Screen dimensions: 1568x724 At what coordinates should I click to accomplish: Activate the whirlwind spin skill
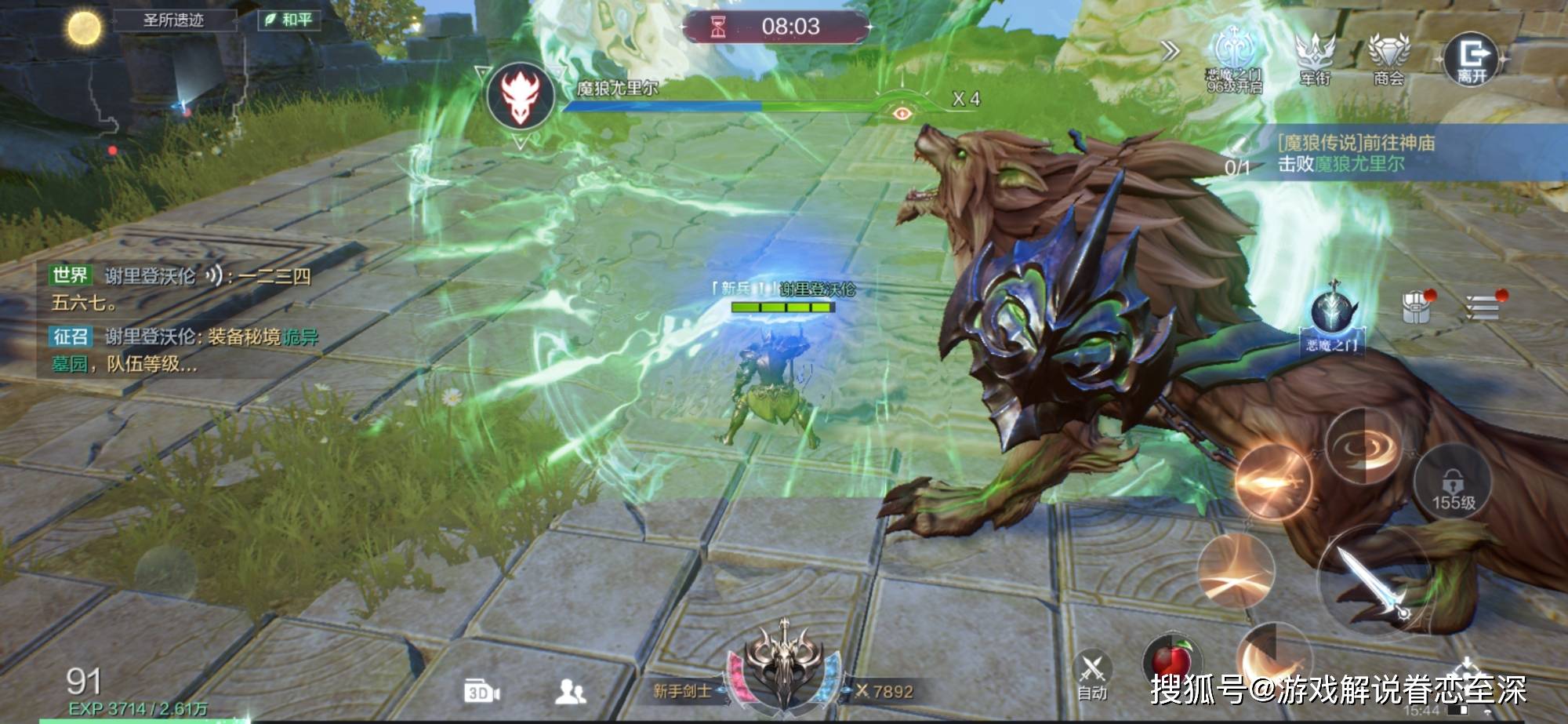click(1363, 447)
